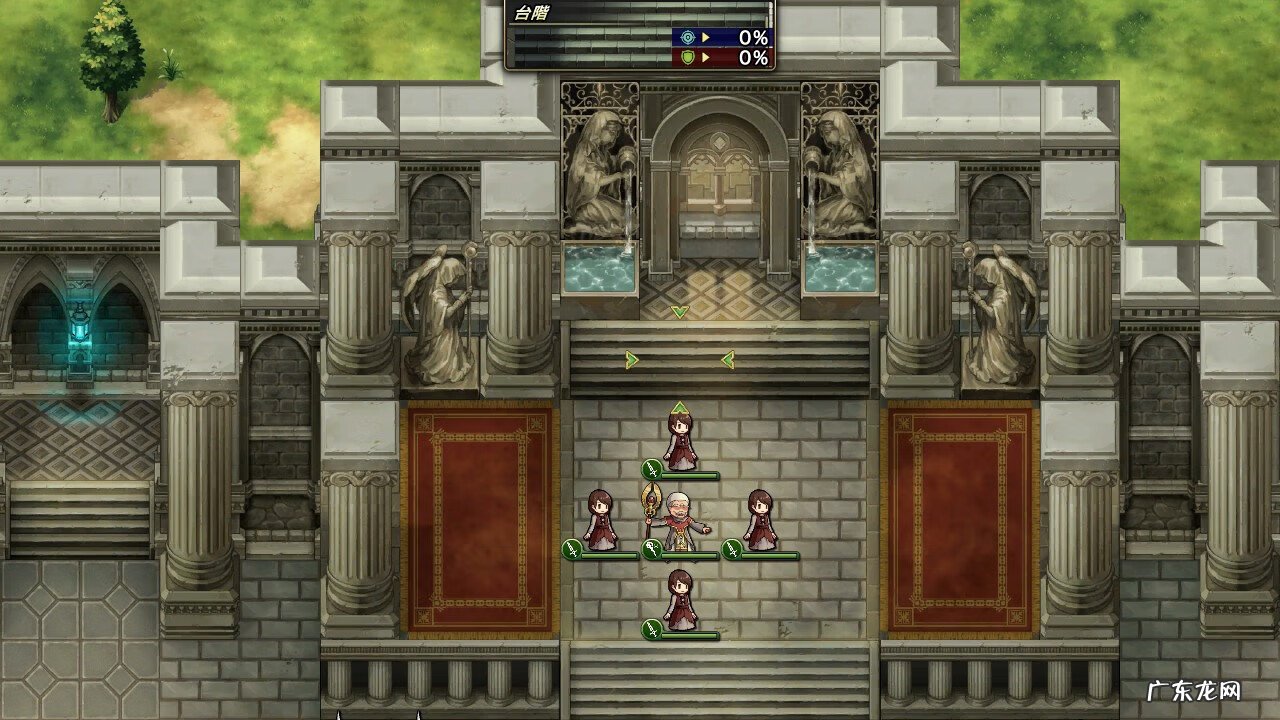Select the red-robed unit below the elder
This screenshot has height=720, width=1280.
pos(680,600)
